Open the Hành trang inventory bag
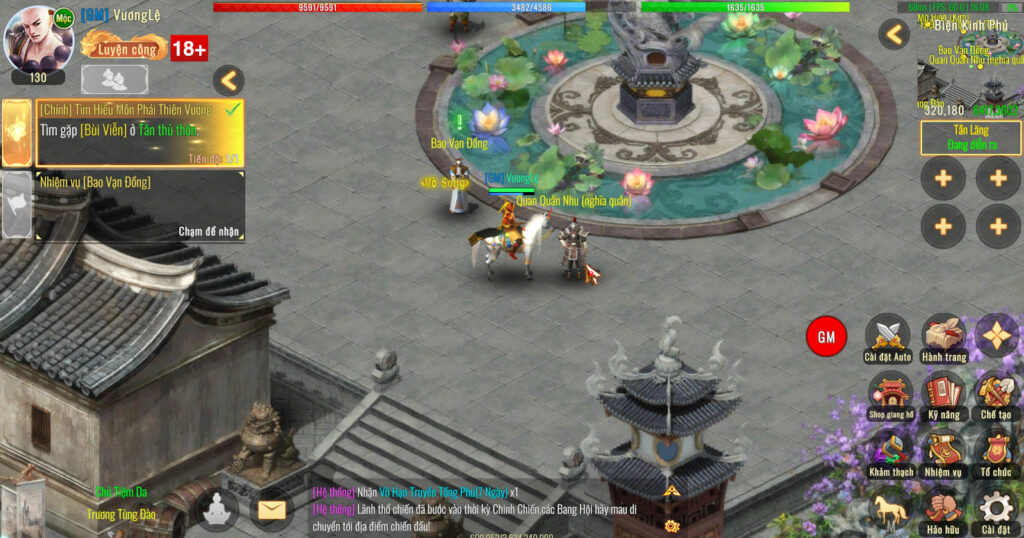Image resolution: width=1024 pixels, height=538 pixels. 943,336
